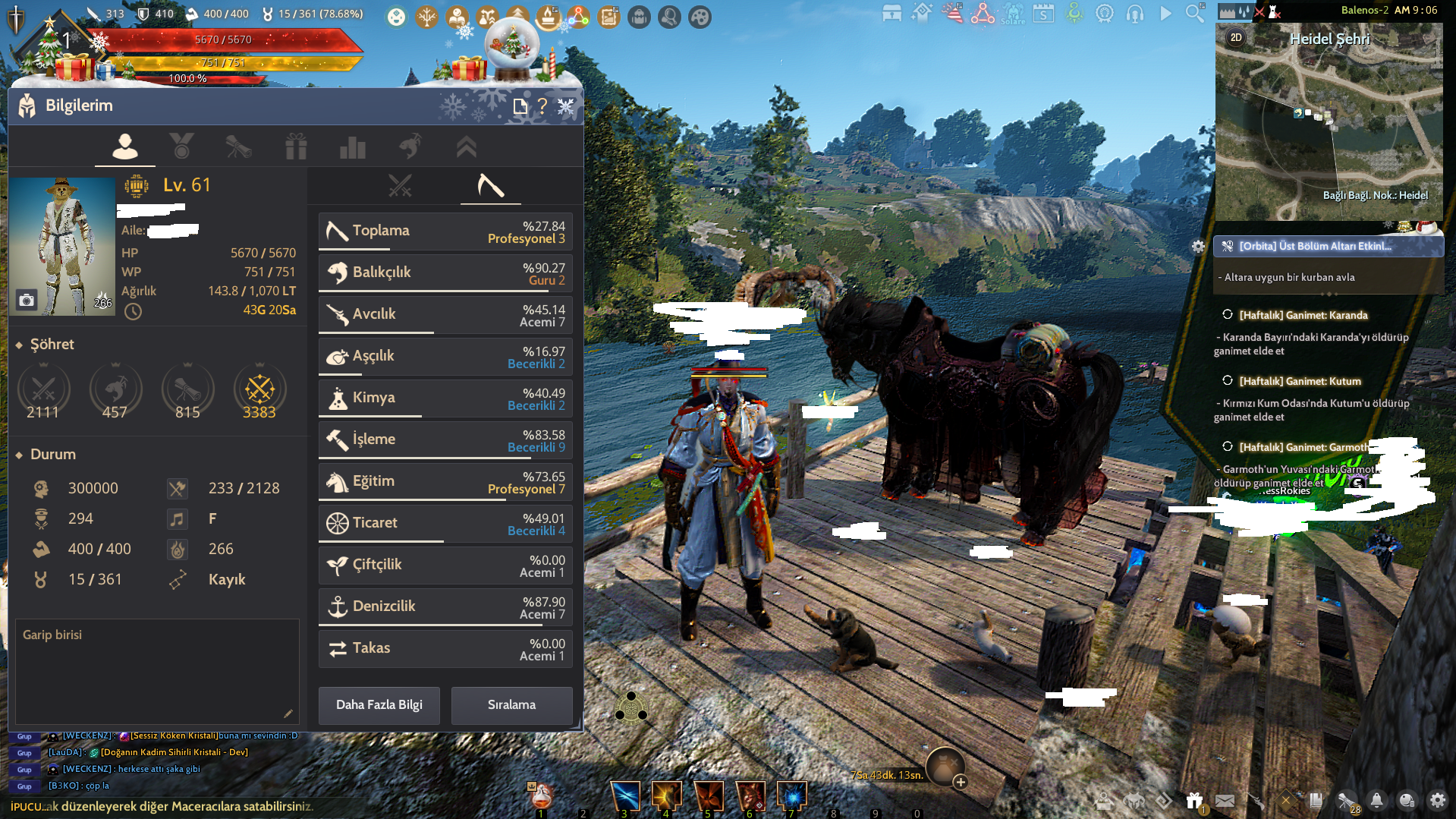The height and width of the screenshot is (819, 1456).
Task: Open the medal titles tab
Action: (x=181, y=146)
